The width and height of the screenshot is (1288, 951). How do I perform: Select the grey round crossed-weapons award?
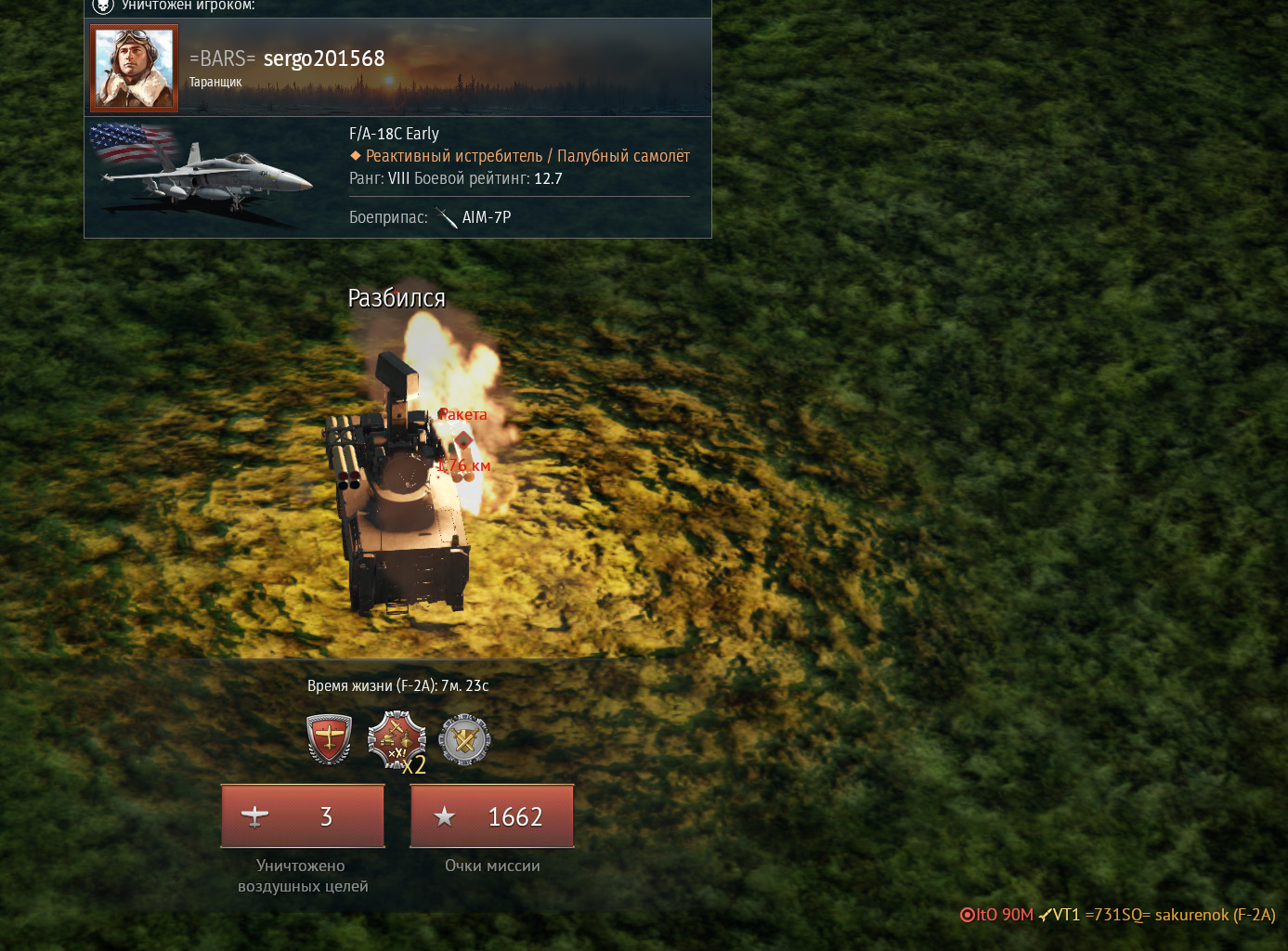(x=464, y=739)
